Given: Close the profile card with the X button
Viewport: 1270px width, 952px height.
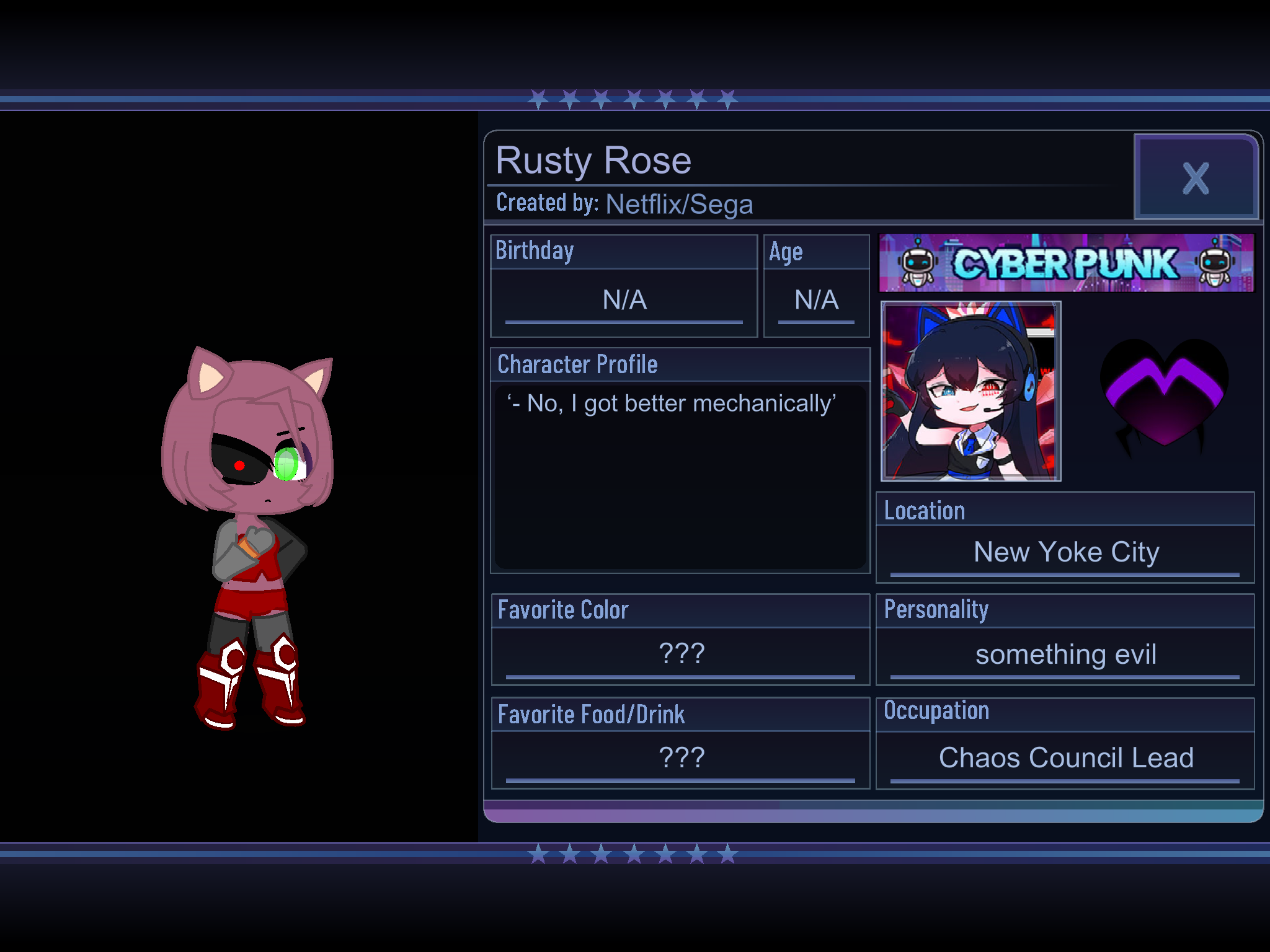Looking at the screenshot, I should tap(1196, 177).
